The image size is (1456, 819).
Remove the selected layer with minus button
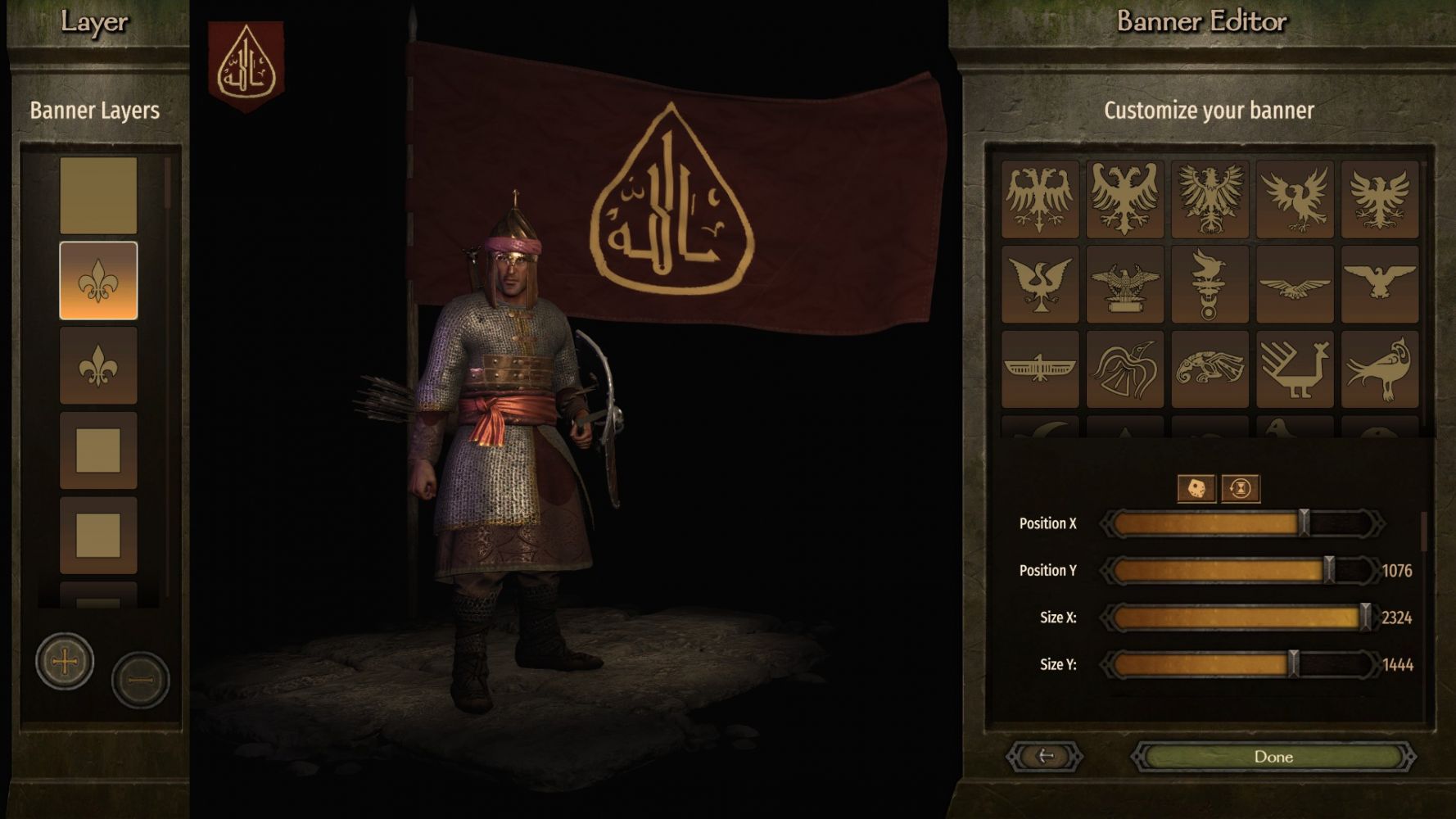(x=140, y=680)
